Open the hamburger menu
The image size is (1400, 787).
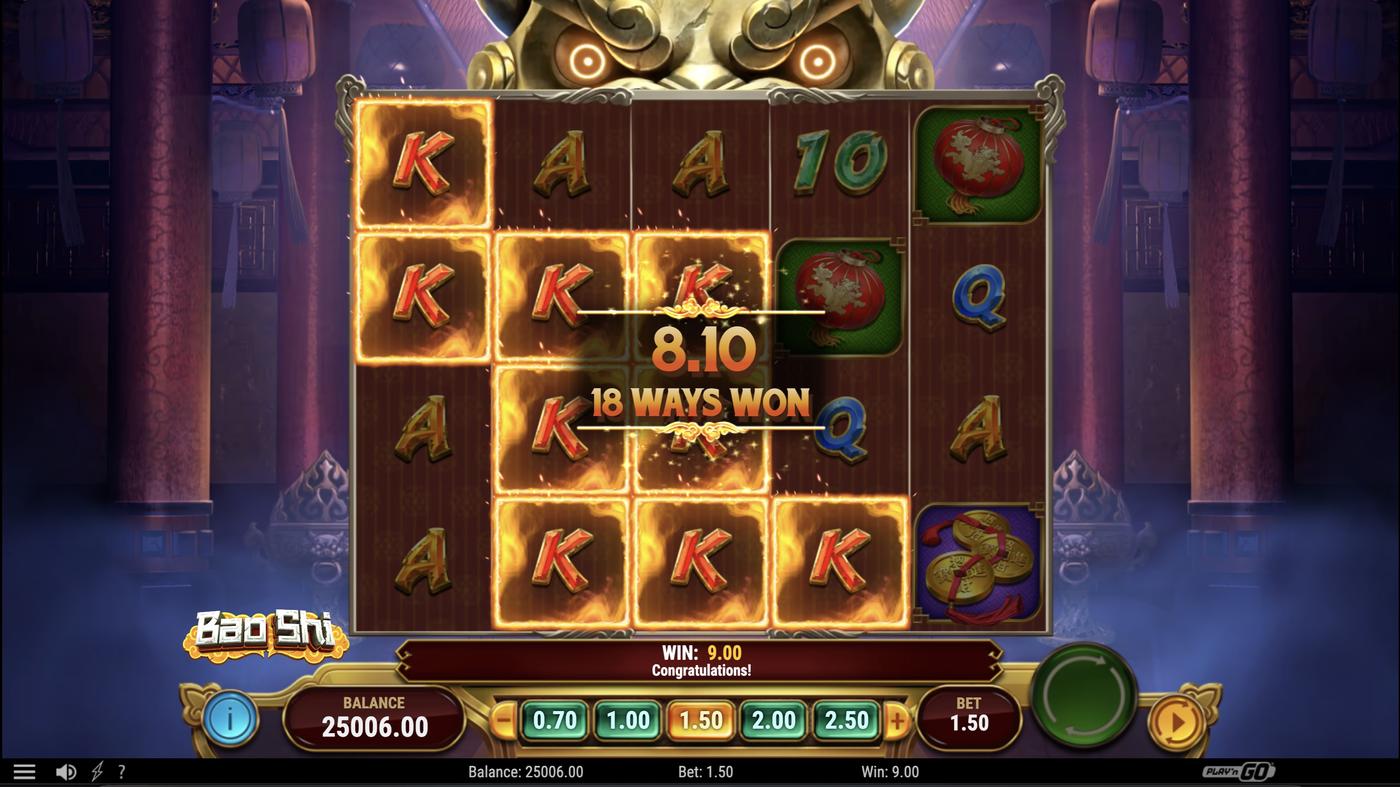[x=24, y=772]
